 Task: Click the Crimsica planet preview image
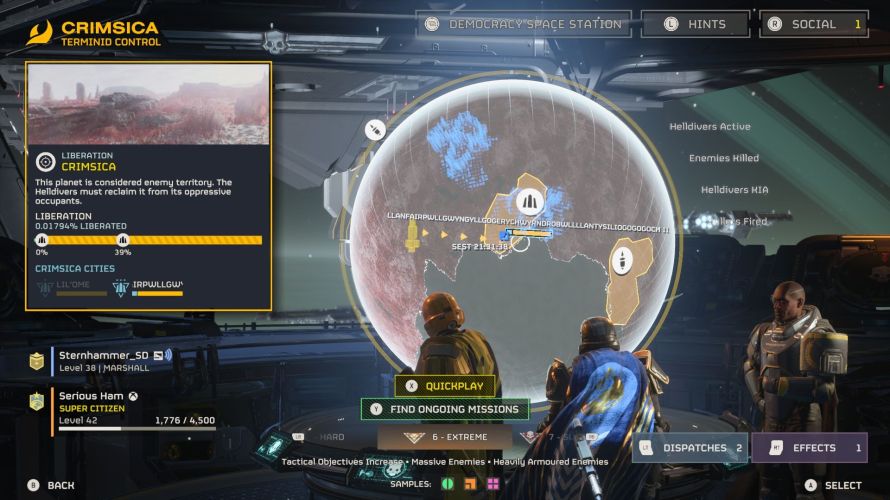pyautogui.click(x=148, y=105)
